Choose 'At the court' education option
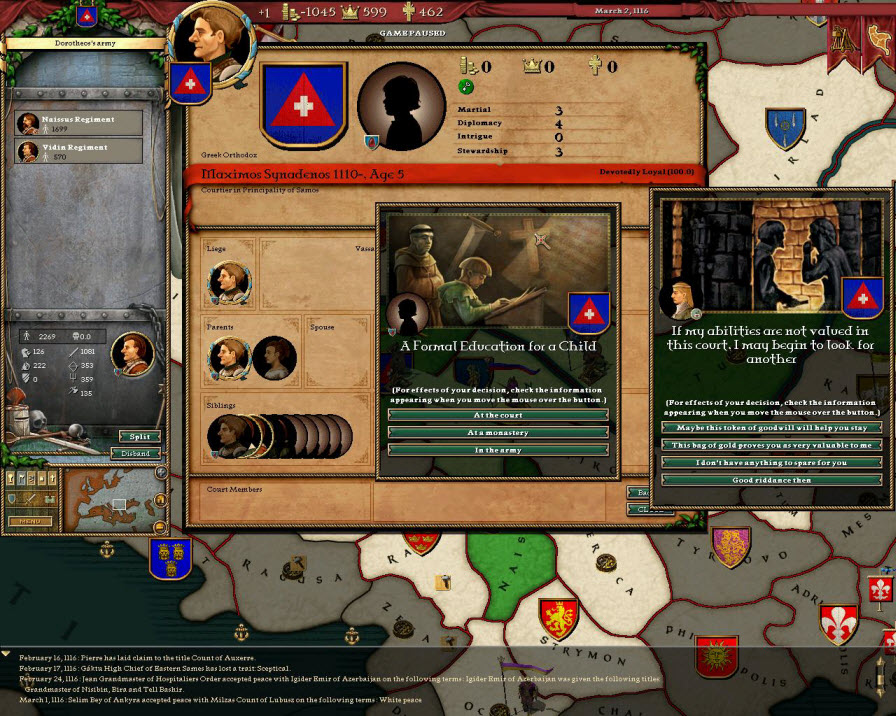 click(498, 415)
